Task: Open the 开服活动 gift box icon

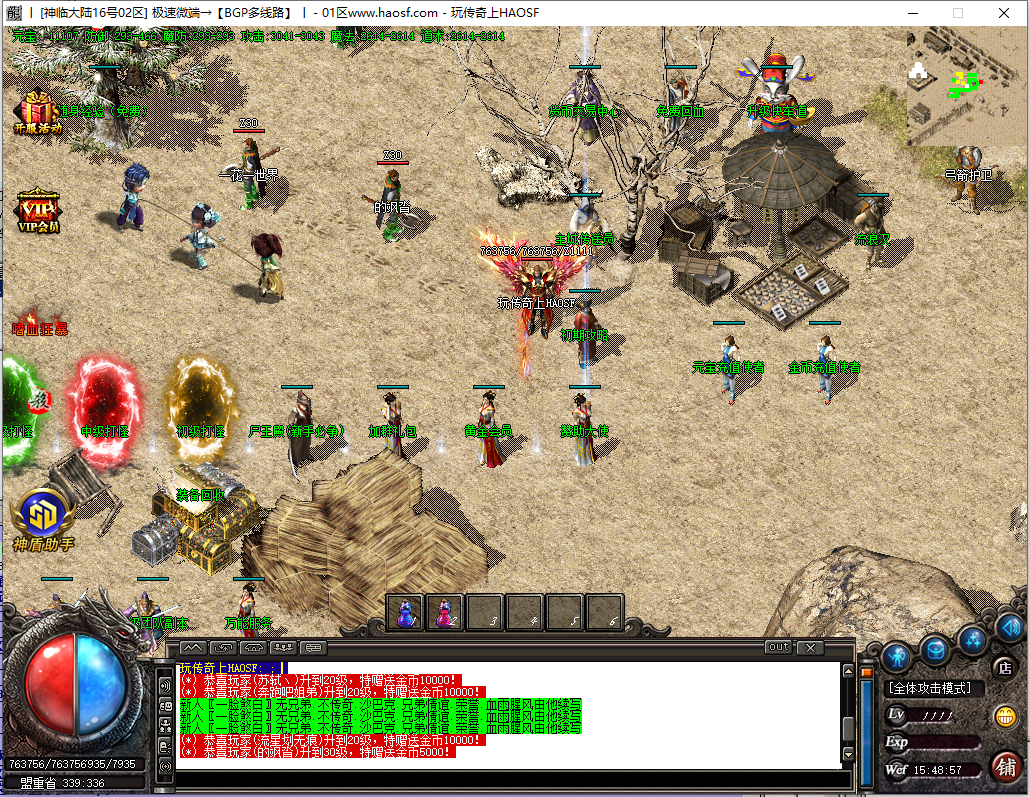Action: coord(37,112)
